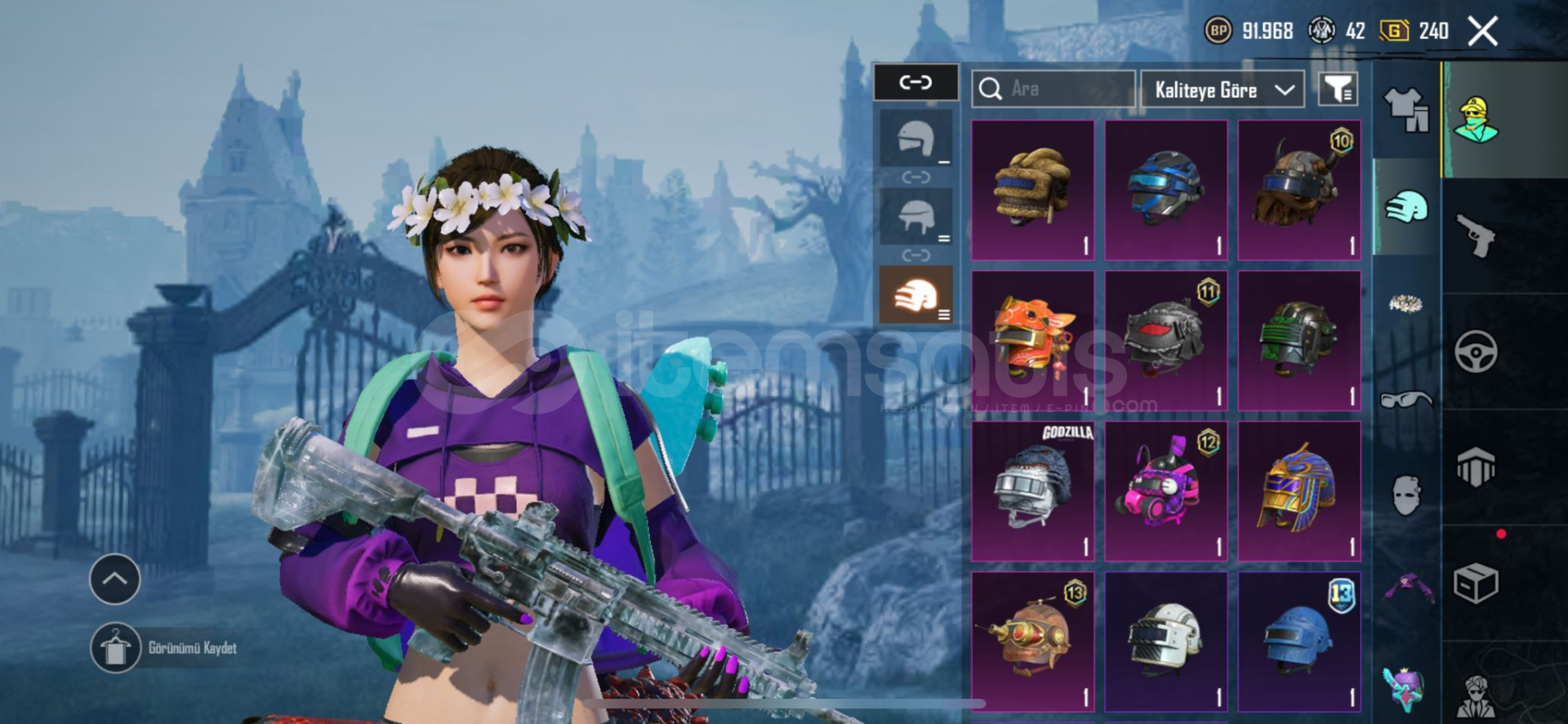Click the Ara search field

[x=1053, y=89]
